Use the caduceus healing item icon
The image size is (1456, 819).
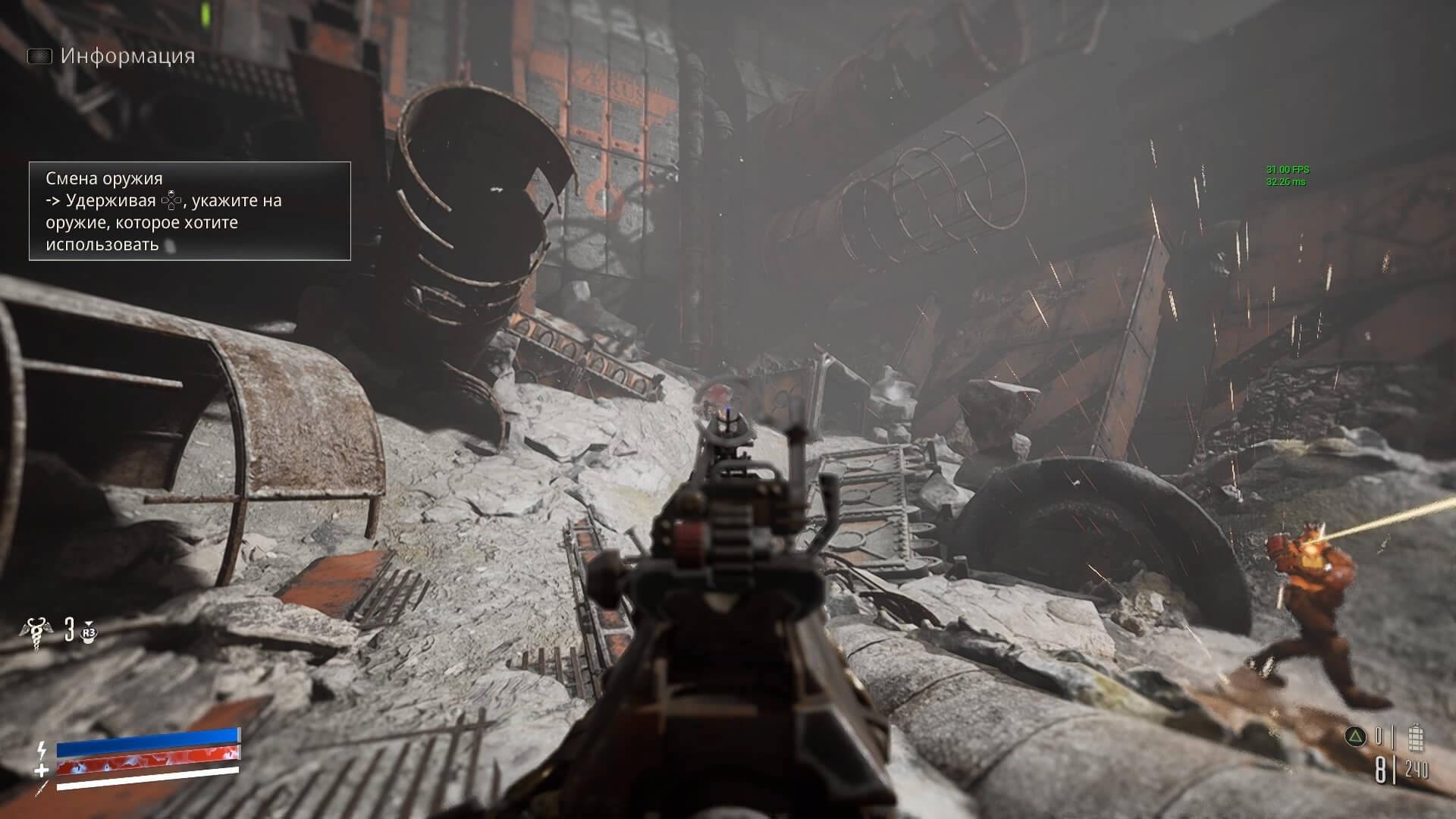pyautogui.click(x=35, y=632)
